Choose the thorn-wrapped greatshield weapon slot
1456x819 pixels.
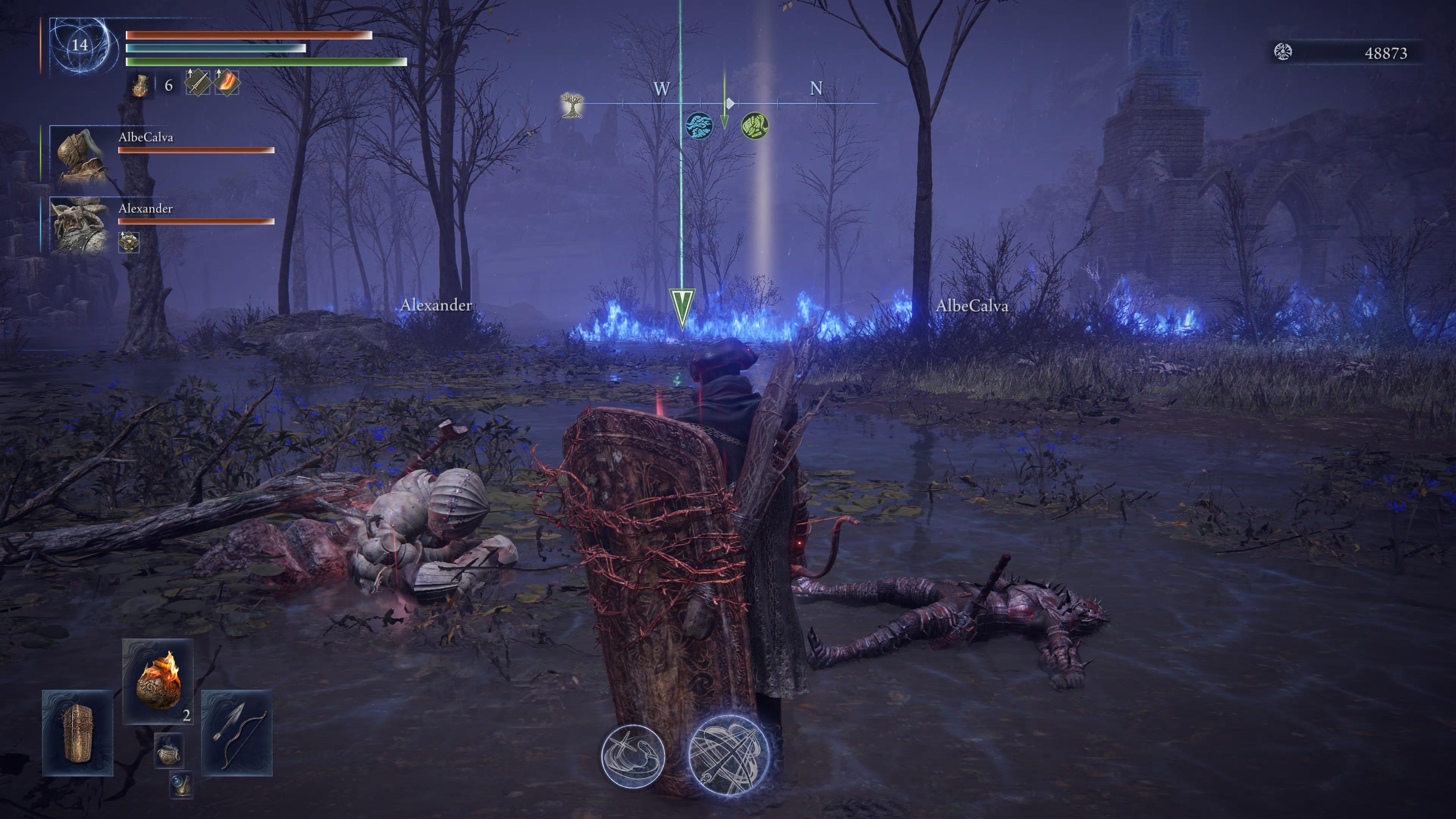coord(77,733)
